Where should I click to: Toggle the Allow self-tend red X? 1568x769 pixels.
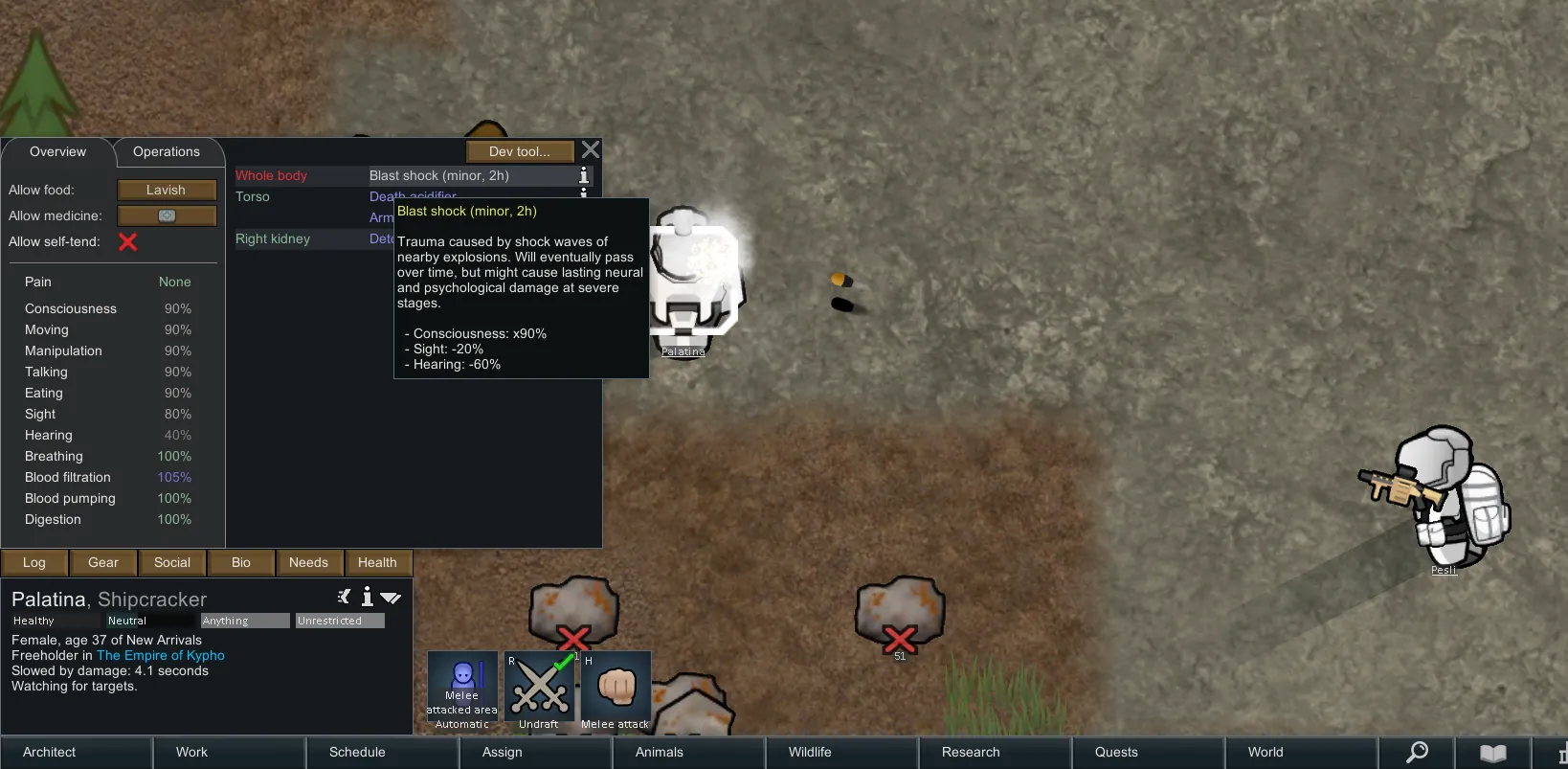pos(128,242)
